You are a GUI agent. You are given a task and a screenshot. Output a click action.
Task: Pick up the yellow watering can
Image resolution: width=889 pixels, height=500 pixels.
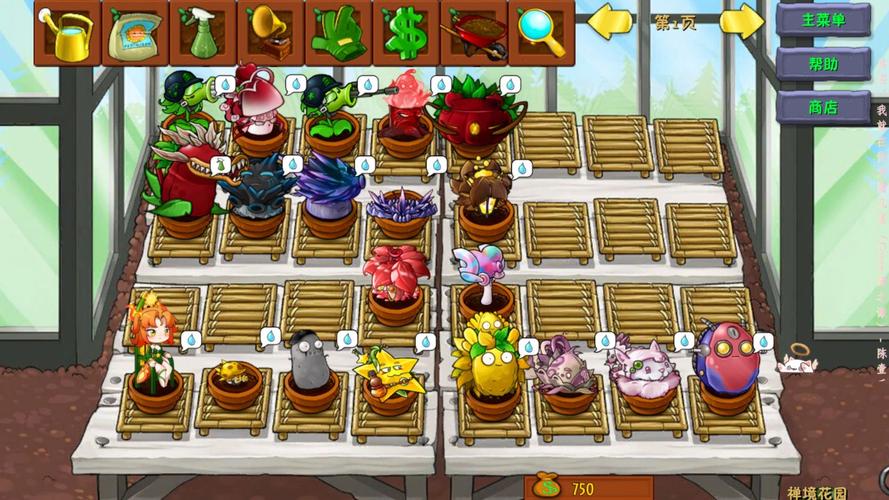click(x=67, y=33)
